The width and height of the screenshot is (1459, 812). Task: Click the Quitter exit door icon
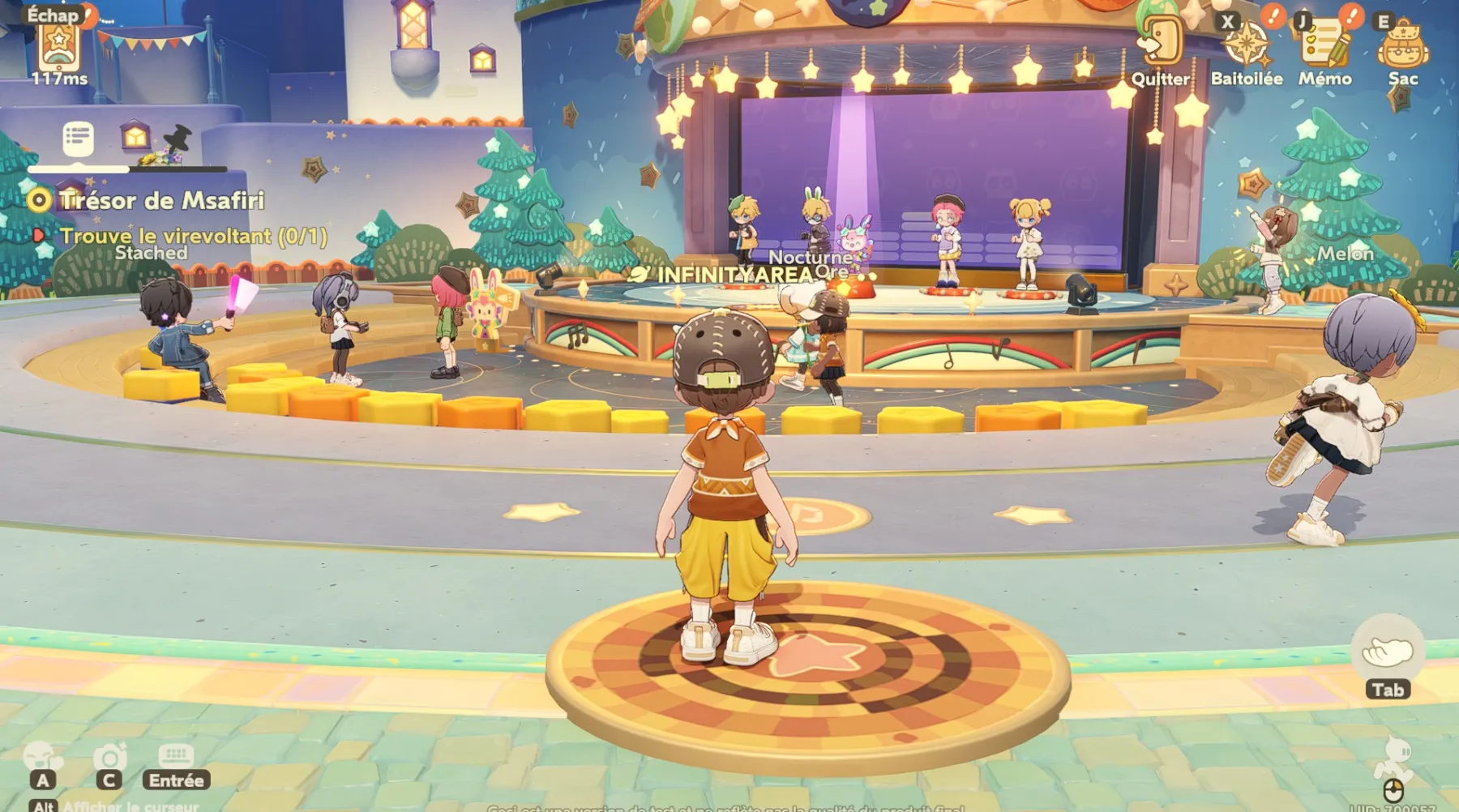(1161, 42)
